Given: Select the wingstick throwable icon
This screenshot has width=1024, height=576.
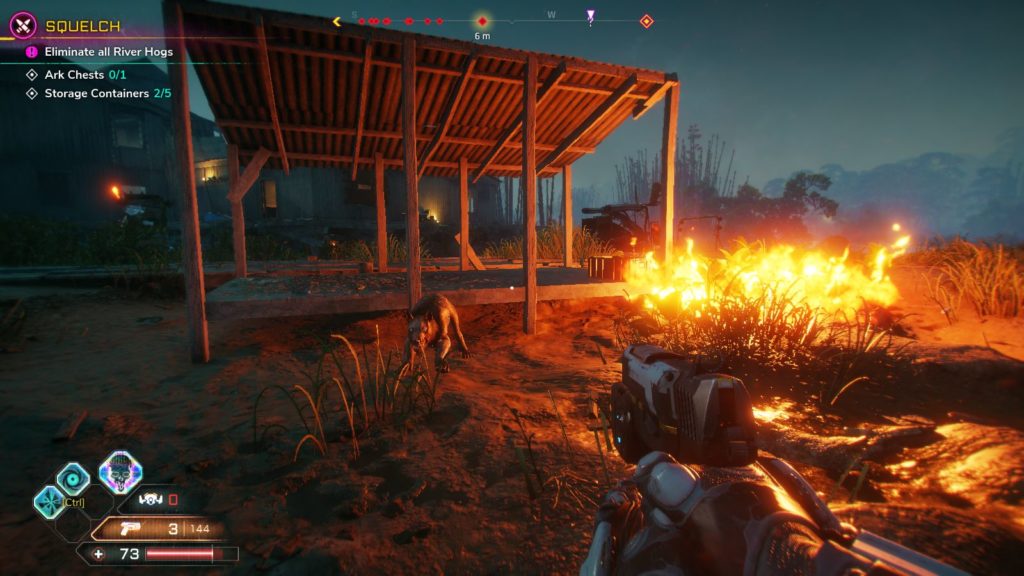Looking at the screenshot, I should click(150, 499).
